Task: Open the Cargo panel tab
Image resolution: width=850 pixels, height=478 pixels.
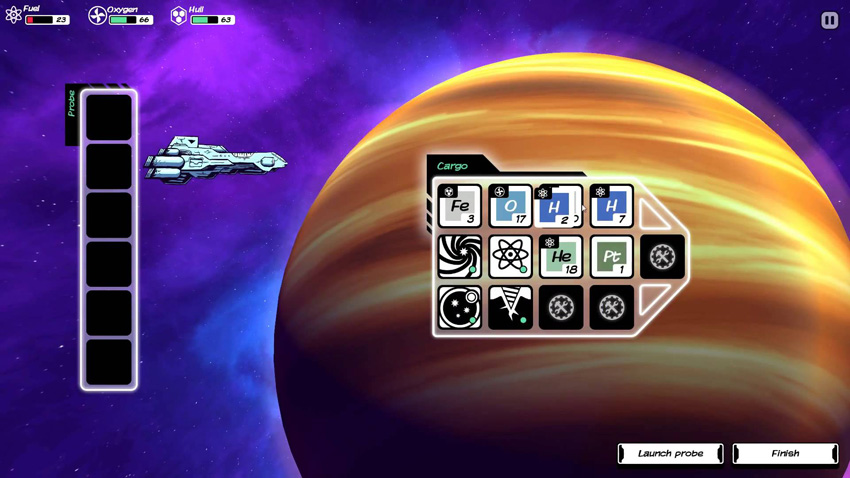Action: click(453, 166)
